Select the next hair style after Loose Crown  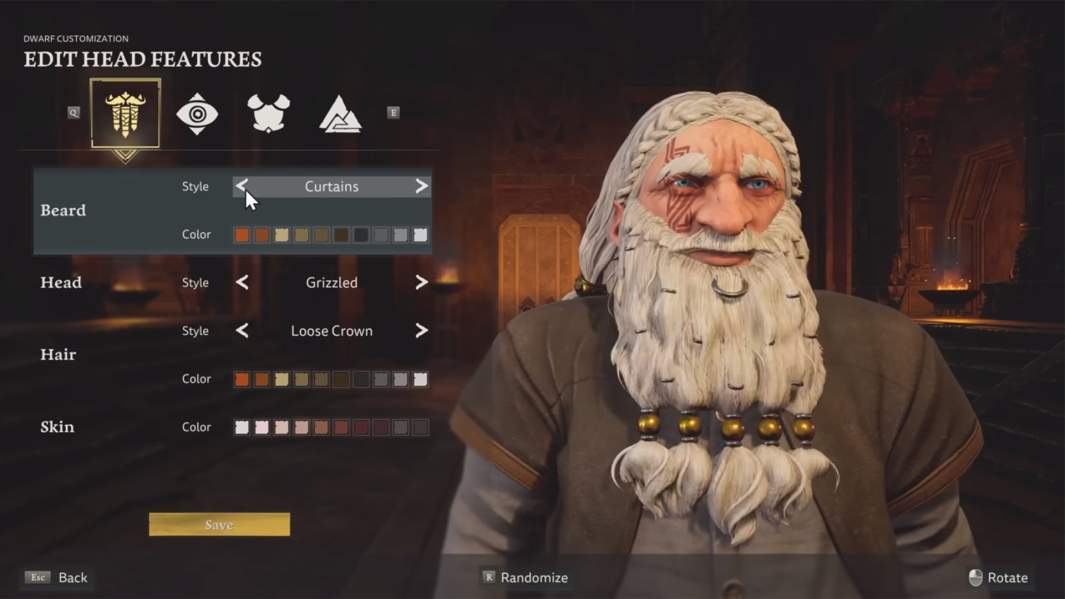coord(421,331)
